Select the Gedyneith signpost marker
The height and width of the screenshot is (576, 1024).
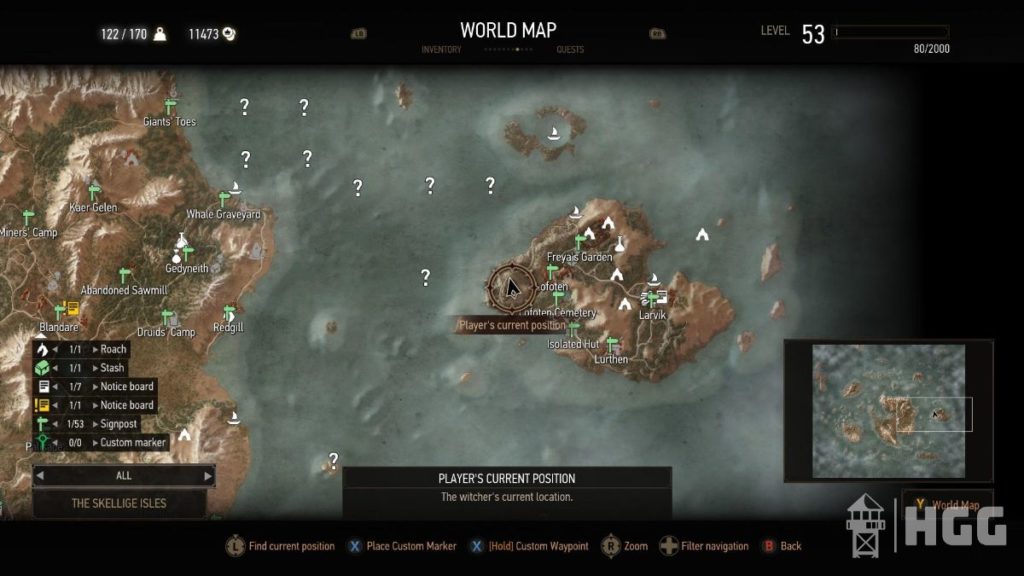(x=186, y=253)
